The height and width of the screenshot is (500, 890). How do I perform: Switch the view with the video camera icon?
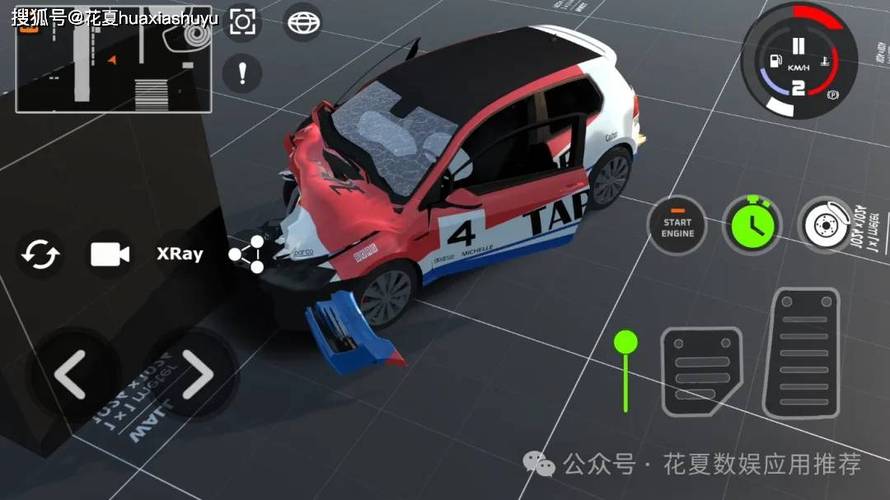tap(110, 254)
